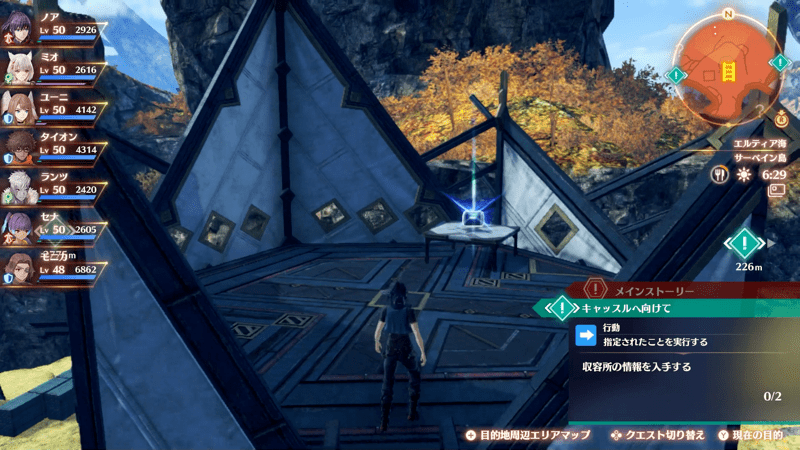This screenshot has width=800, height=450.
Task: Select the right quest marker on minimap
Action: click(x=779, y=63)
